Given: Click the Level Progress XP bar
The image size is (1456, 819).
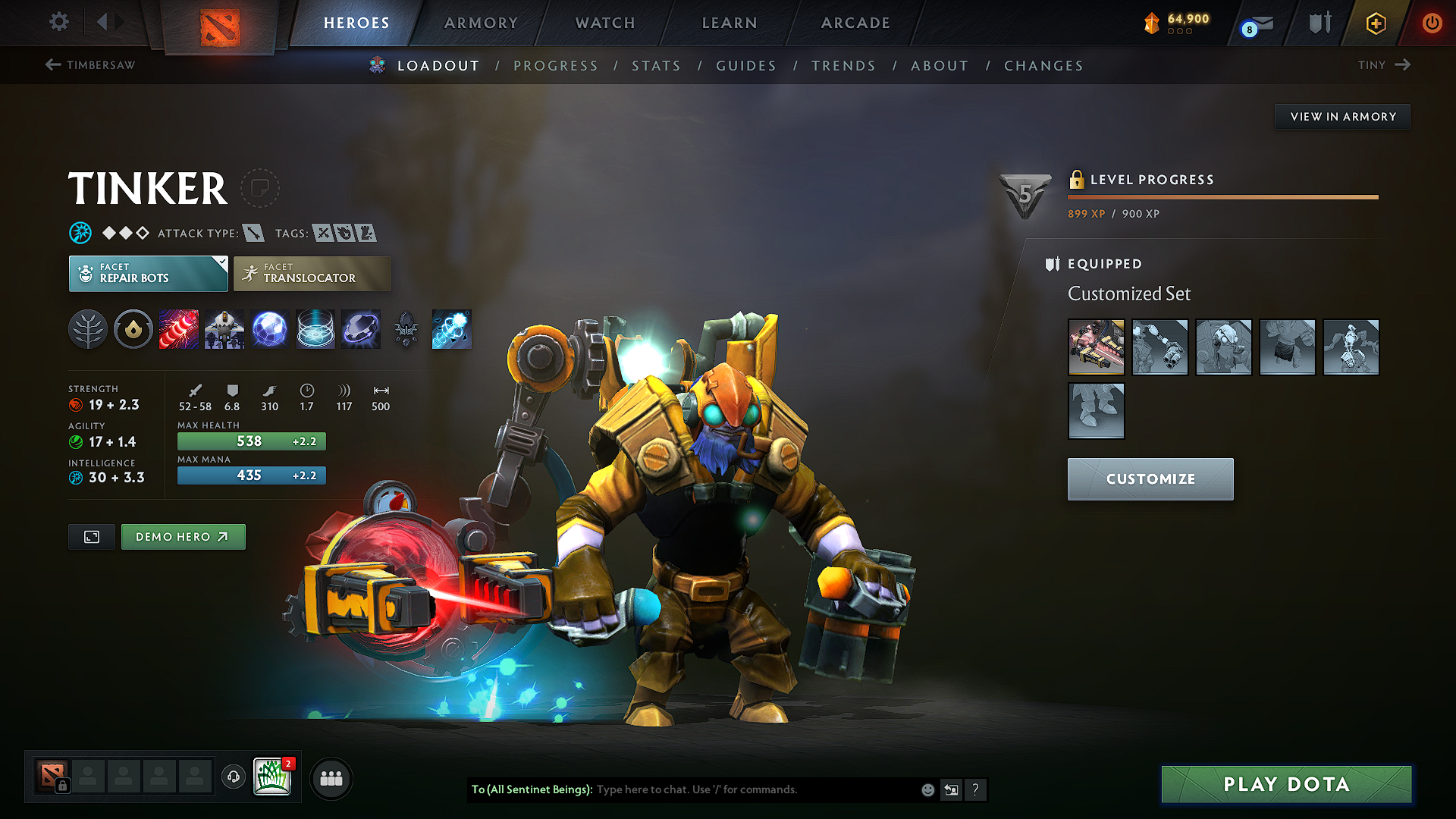Looking at the screenshot, I should pos(1222,199).
